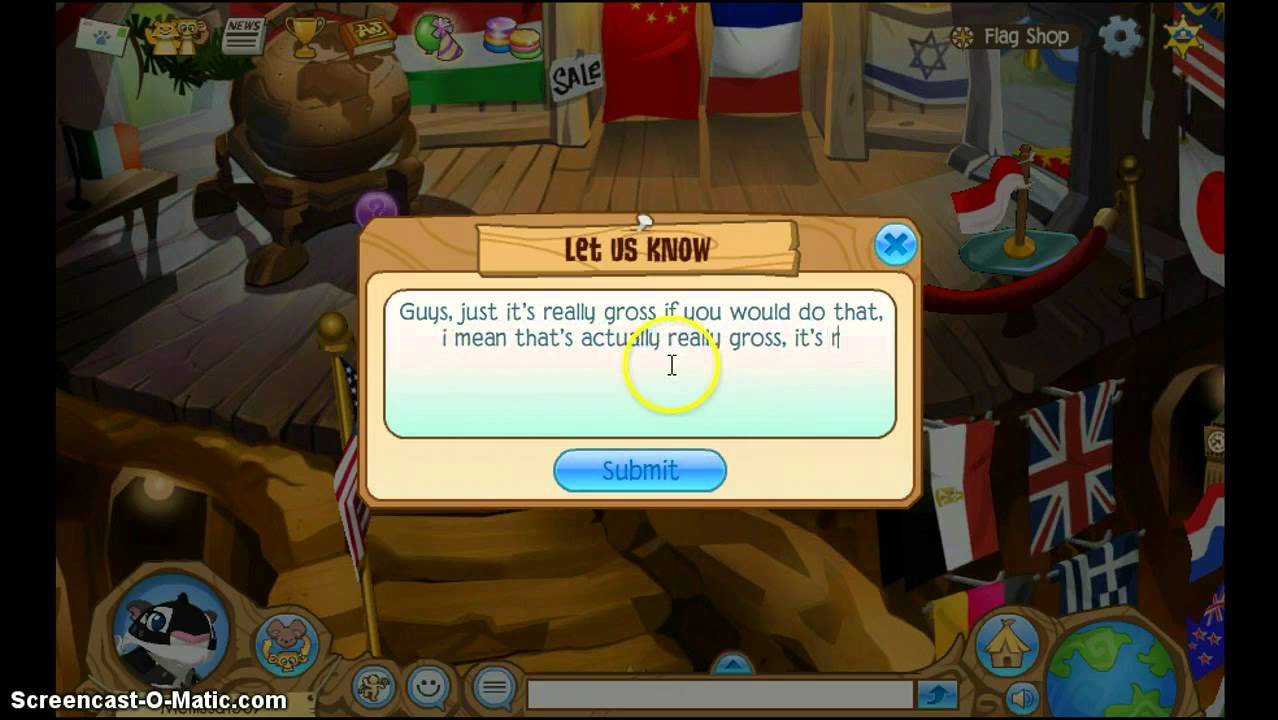
Task: Open the smiley emotes menu
Action: point(429,688)
